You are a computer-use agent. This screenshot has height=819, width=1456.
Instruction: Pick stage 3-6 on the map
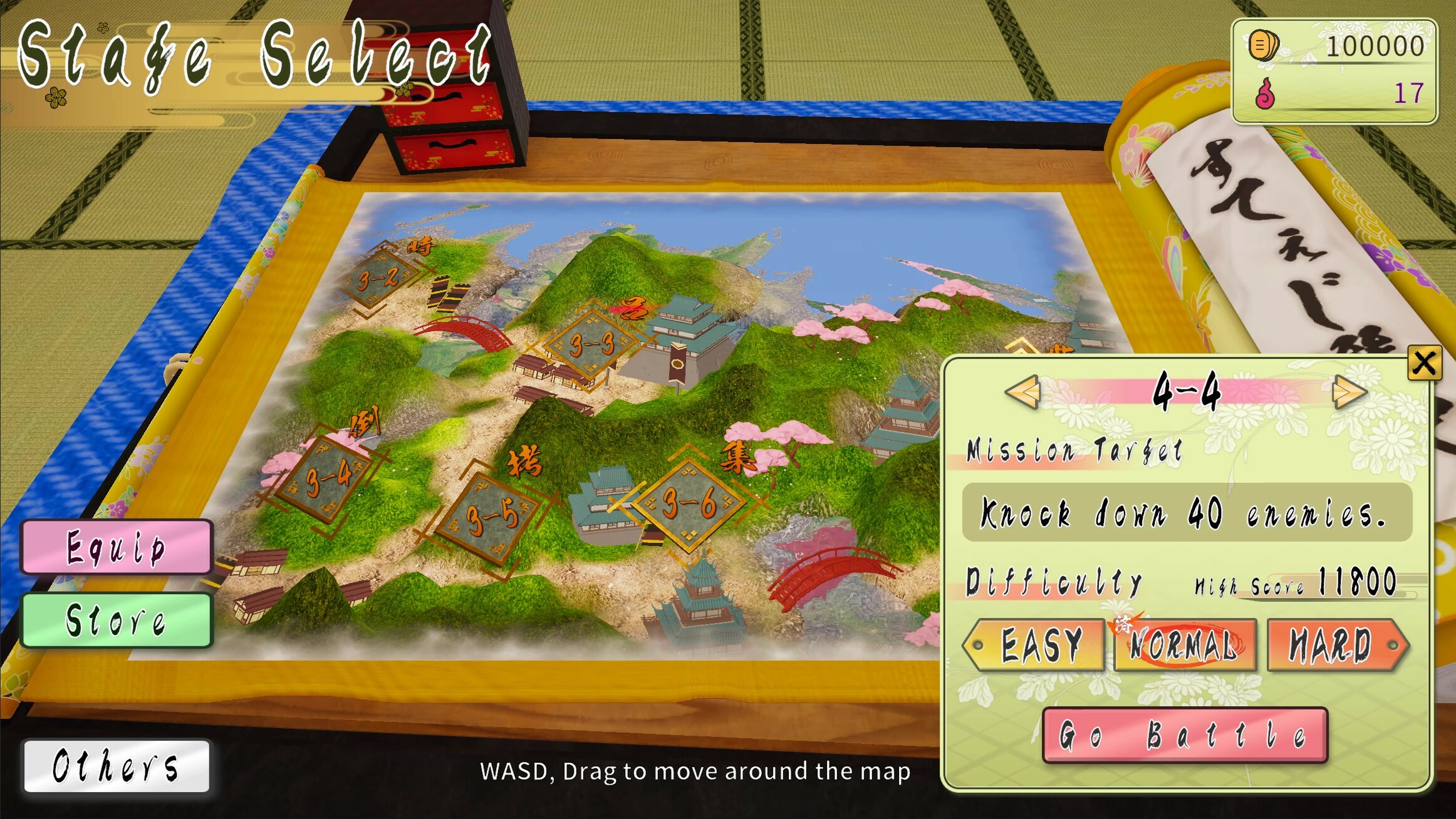point(688,503)
